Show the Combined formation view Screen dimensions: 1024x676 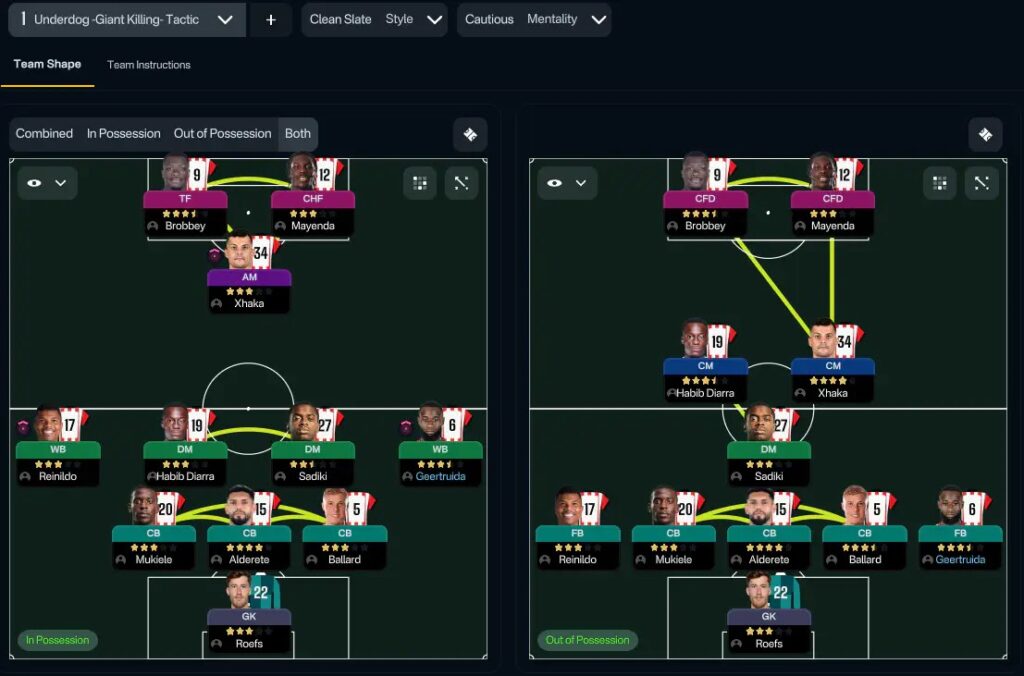[x=45, y=134]
